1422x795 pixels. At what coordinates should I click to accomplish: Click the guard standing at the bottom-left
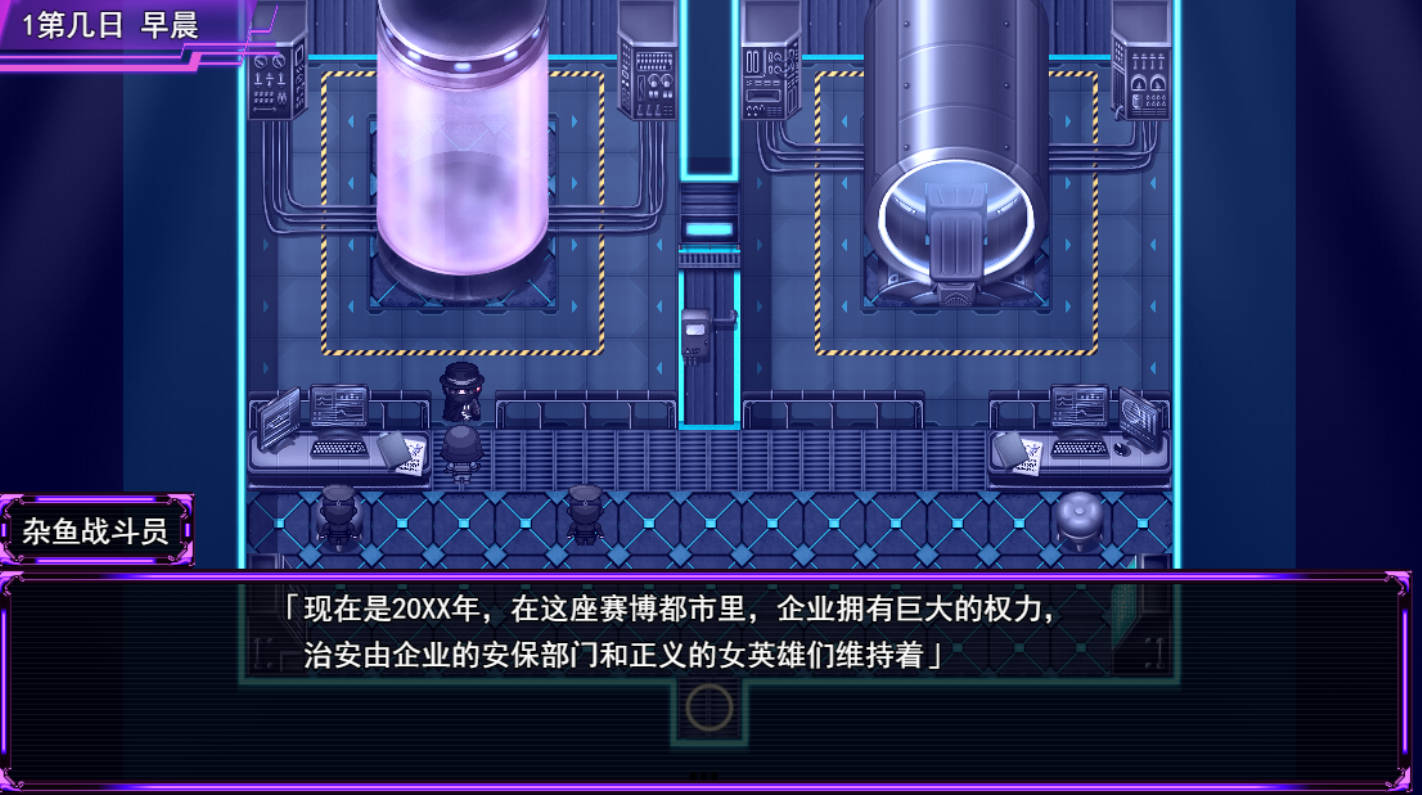point(337,515)
